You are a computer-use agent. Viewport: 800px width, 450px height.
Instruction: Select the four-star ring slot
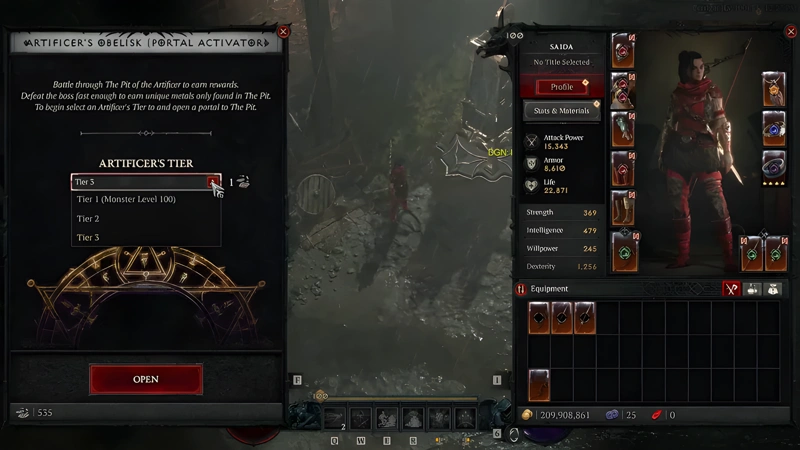(x=774, y=166)
